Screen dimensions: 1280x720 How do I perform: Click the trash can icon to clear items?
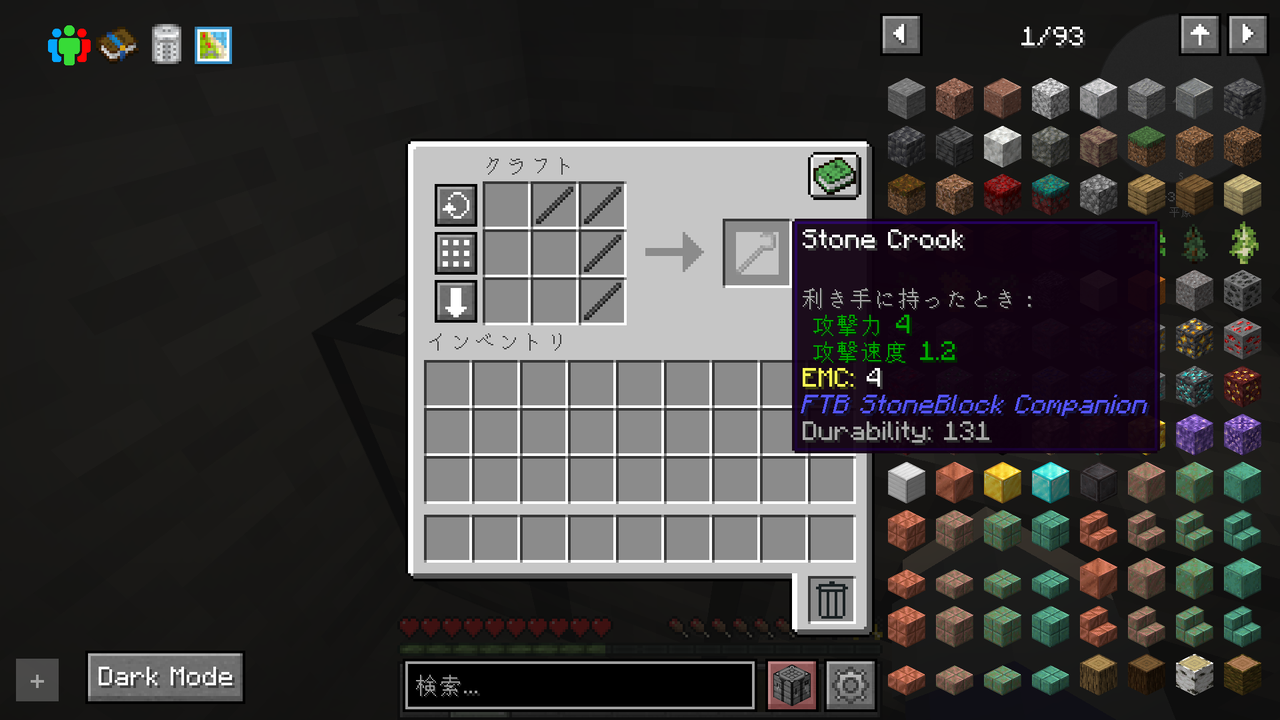tap(830, 599)
